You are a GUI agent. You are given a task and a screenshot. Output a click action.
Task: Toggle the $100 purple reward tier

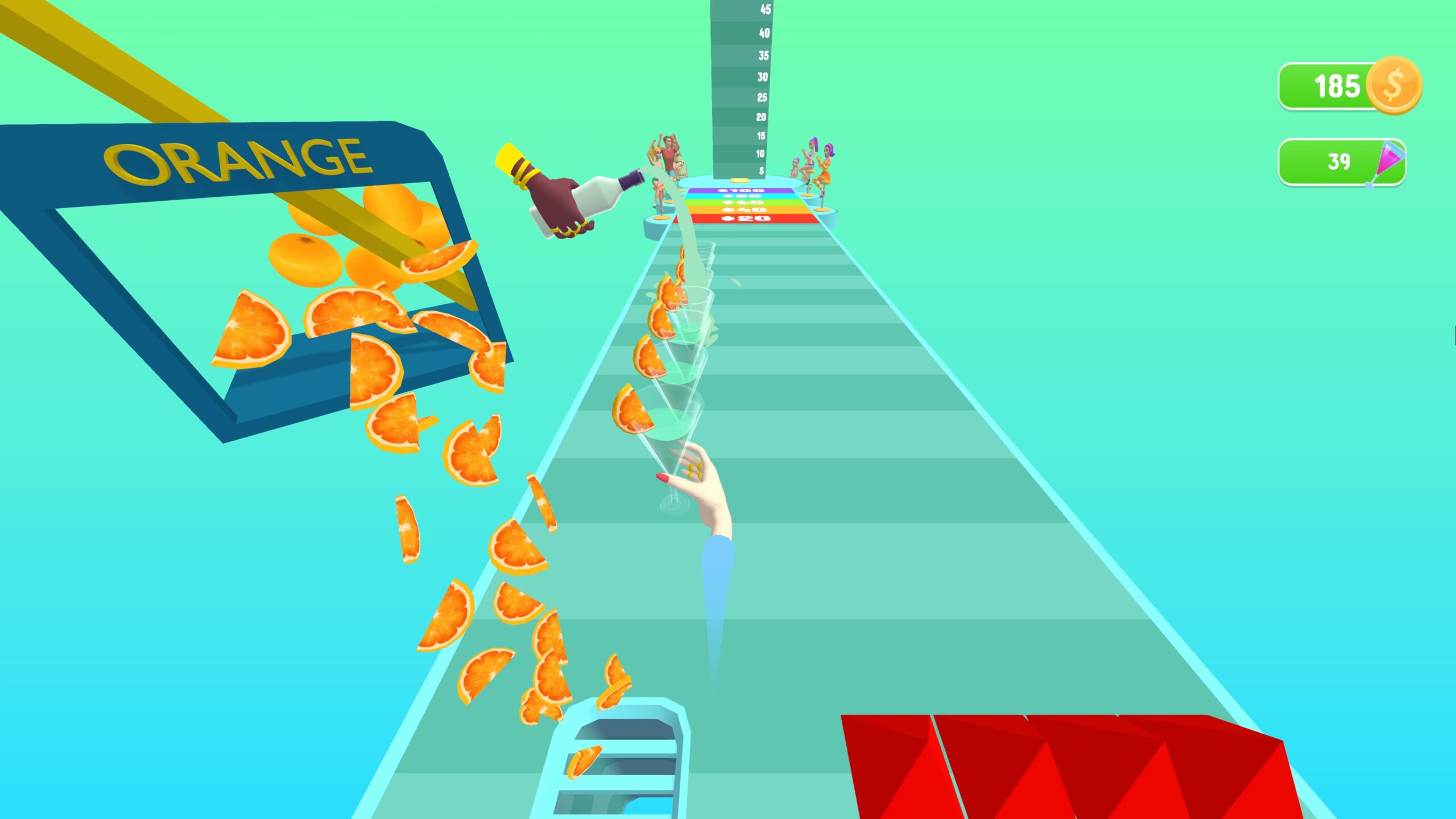pos(739,192)
